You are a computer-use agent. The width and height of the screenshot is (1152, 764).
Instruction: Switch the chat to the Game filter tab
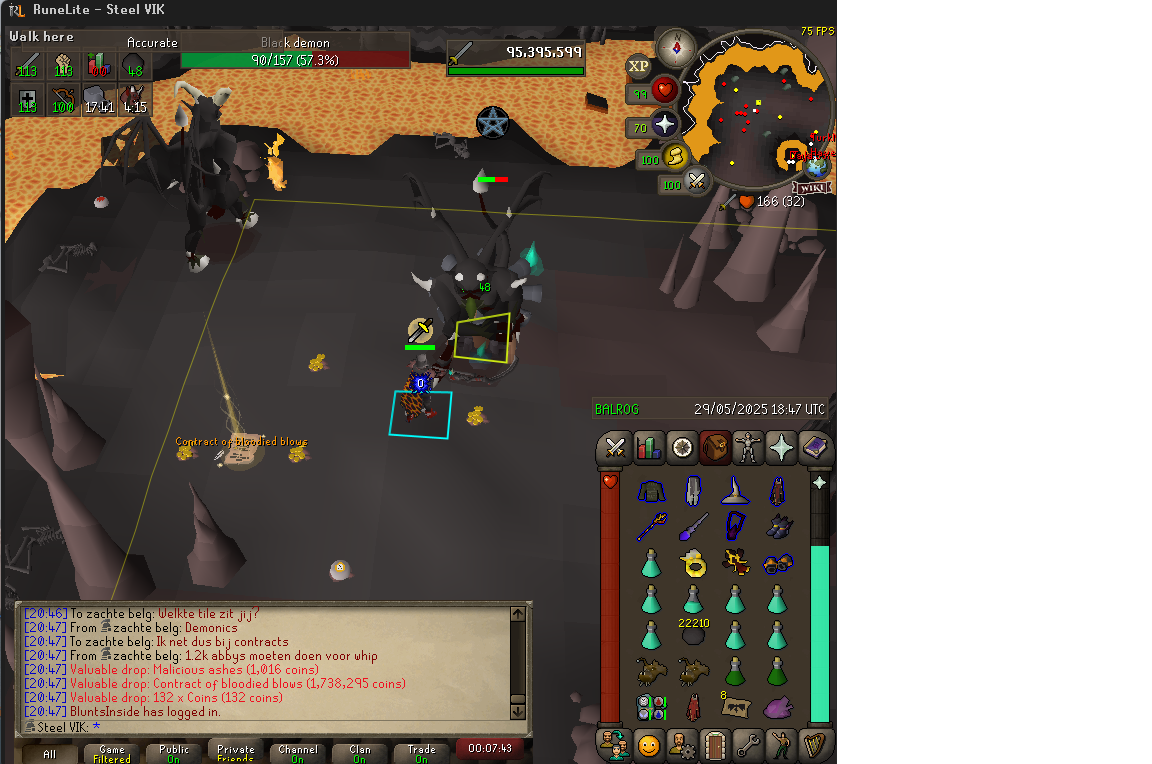(x=112, y=753)
